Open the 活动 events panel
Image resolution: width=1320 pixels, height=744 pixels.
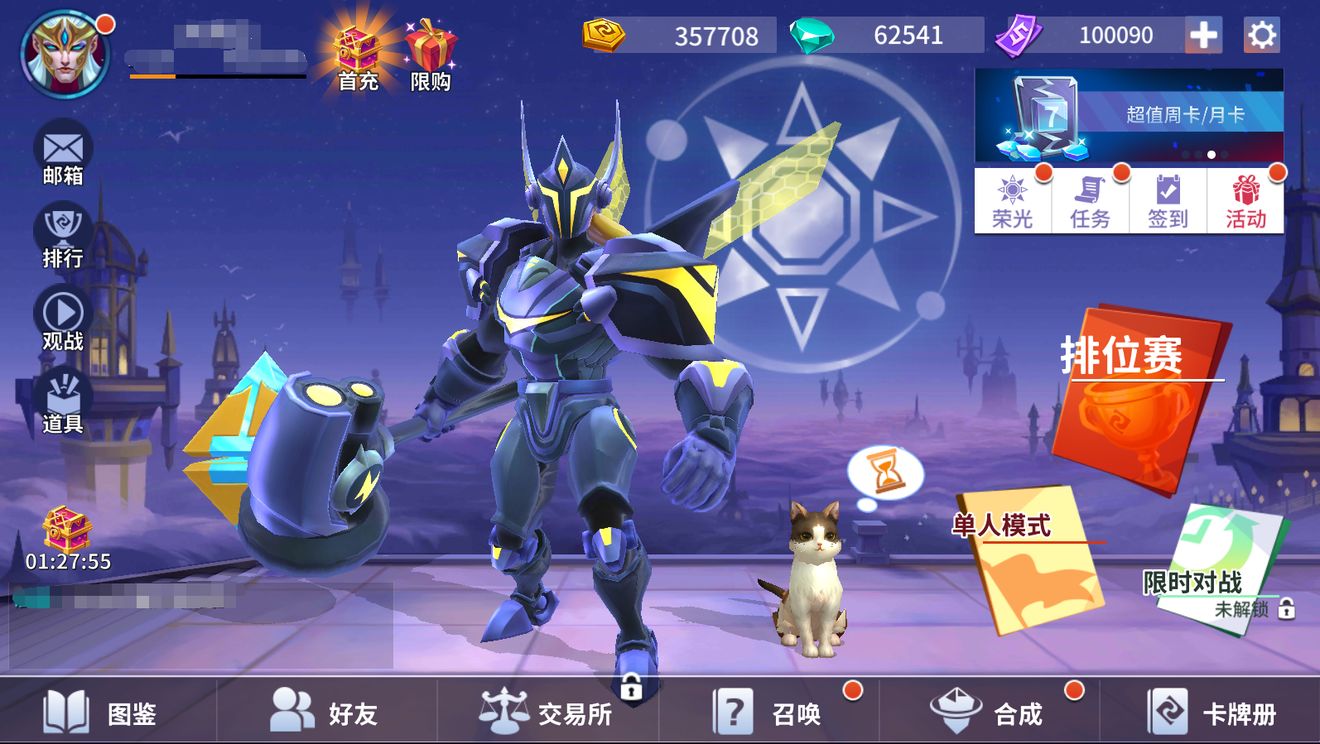click(x=1246, y=201)
